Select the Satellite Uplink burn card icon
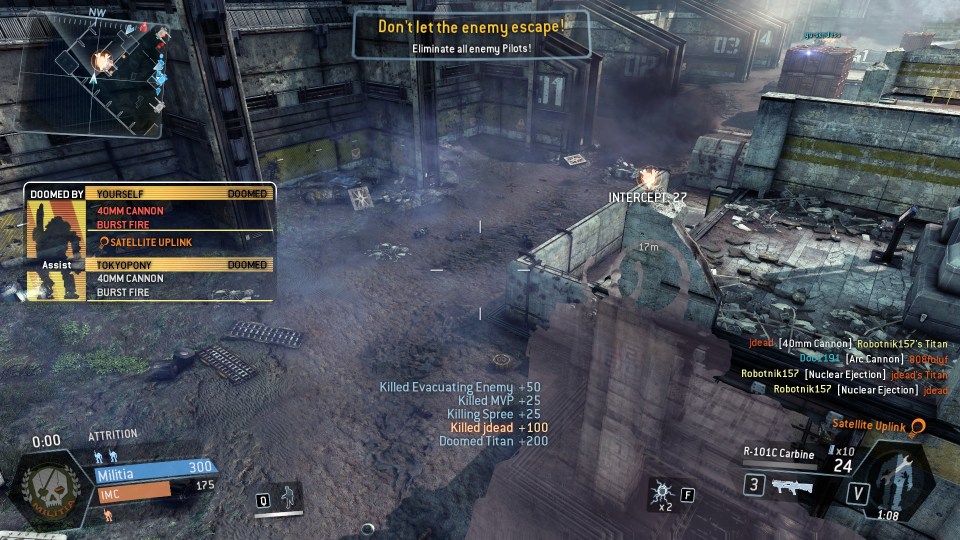This screenshot has height=540, width=960. (917, 426)
